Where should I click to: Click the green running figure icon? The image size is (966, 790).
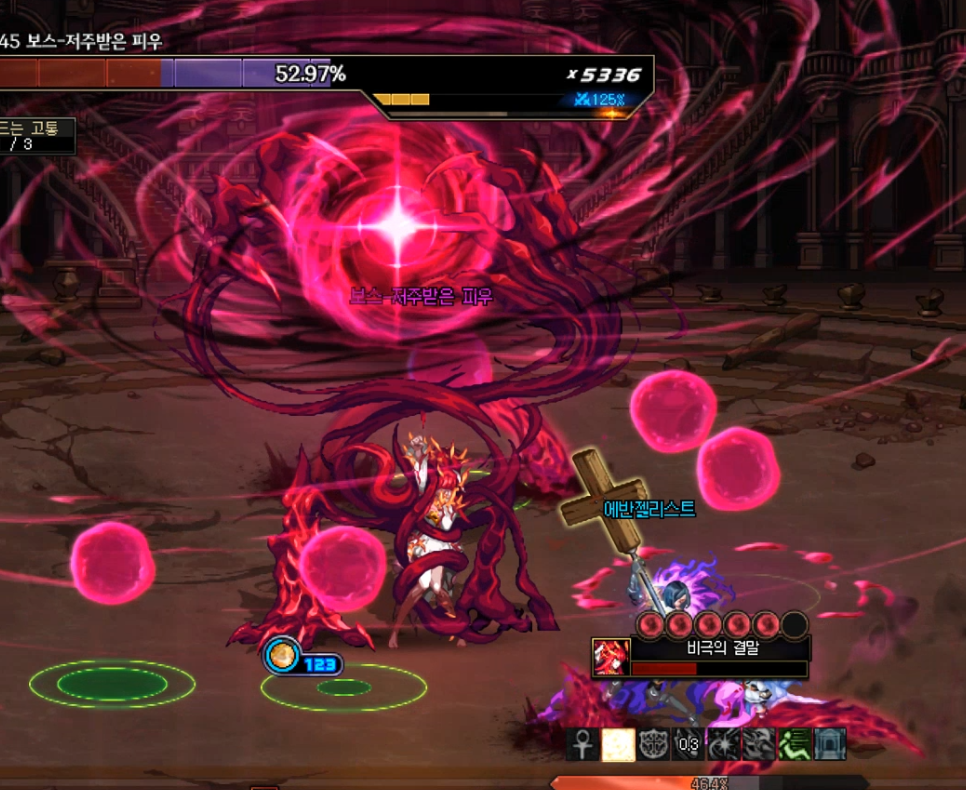click(794, 744)
